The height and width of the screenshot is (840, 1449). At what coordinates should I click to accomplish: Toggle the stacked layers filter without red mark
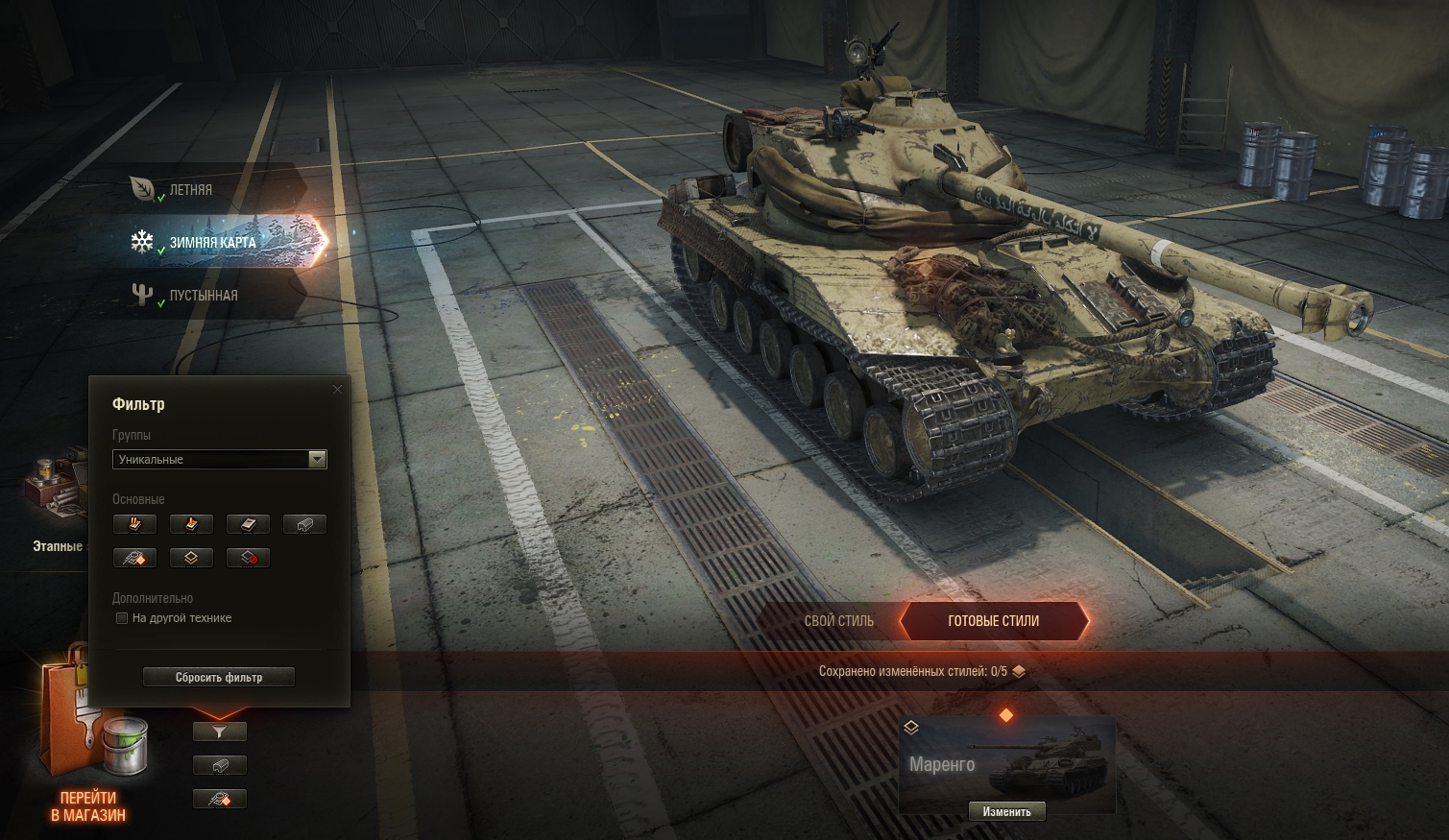(191, 558)
